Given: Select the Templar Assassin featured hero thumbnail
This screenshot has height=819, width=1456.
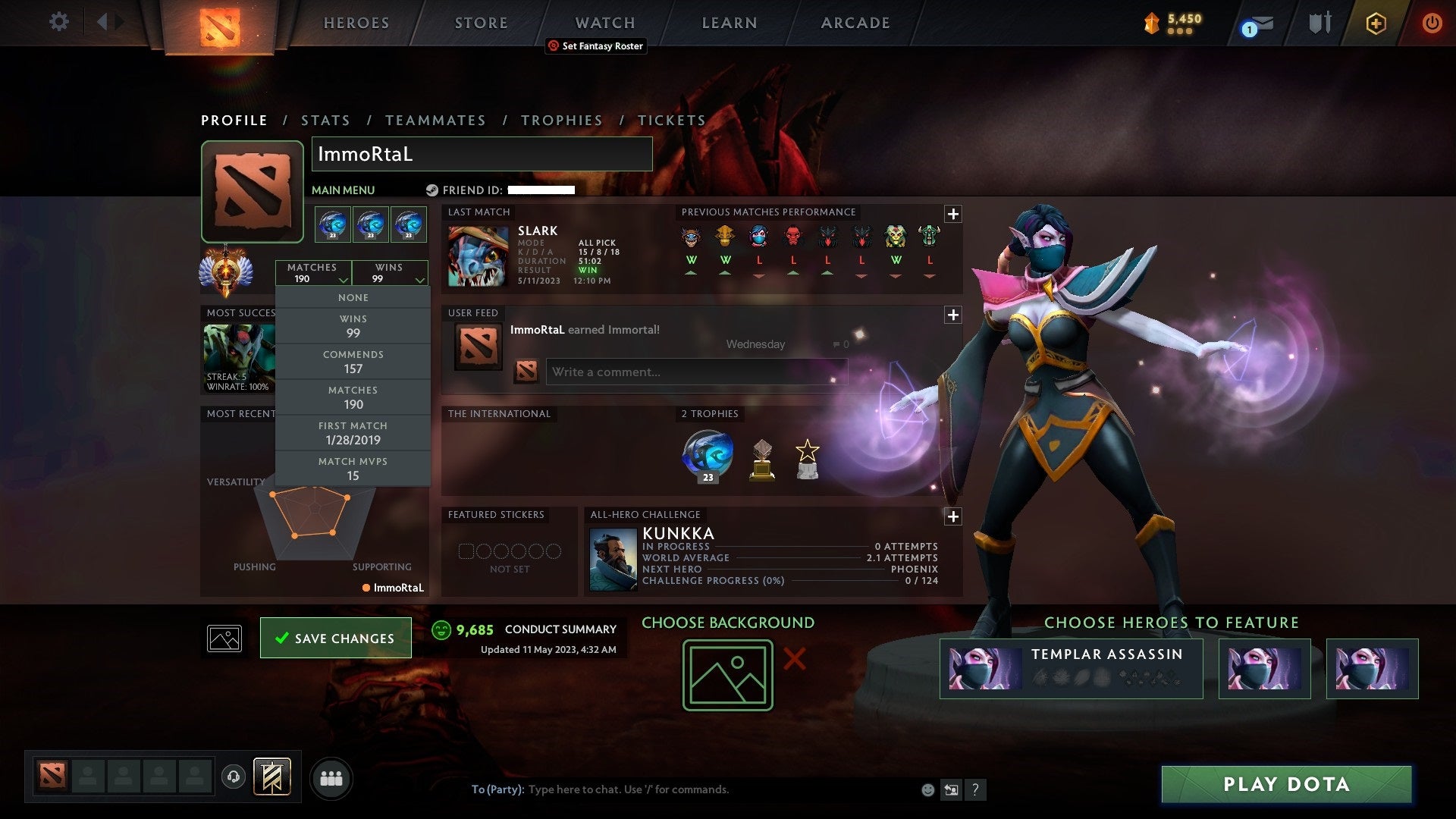Looking at the screenshot, I should point(984,668).
